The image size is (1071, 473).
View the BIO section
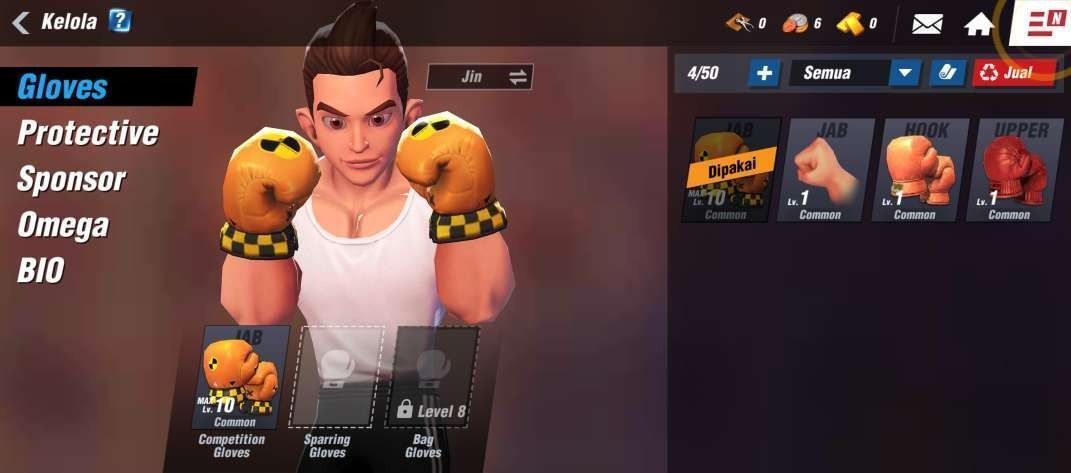tap(40, 270)
